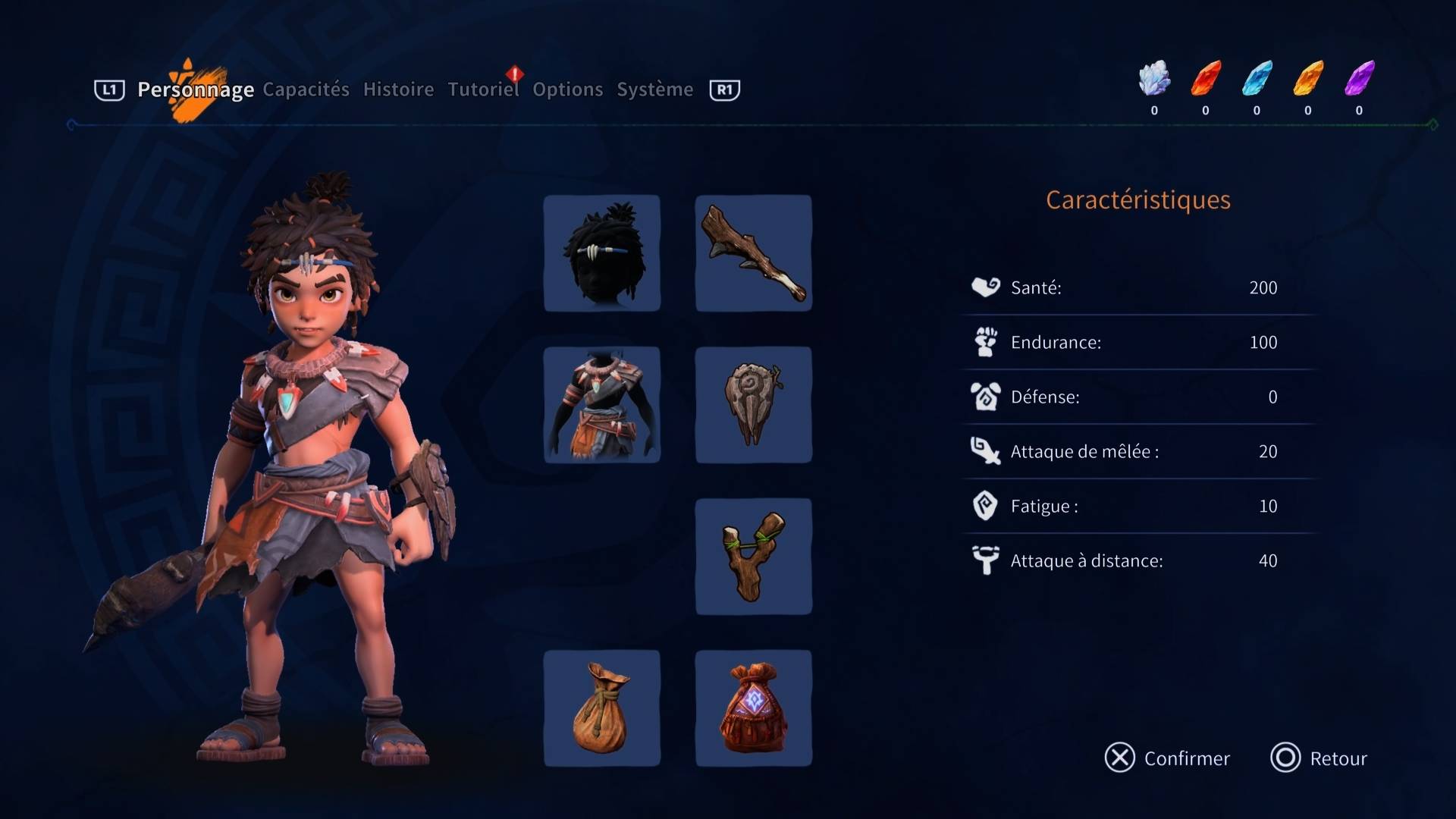The image size is (1456, 819).
Task: Click Retour to go back
Action: pos(1319,758)
